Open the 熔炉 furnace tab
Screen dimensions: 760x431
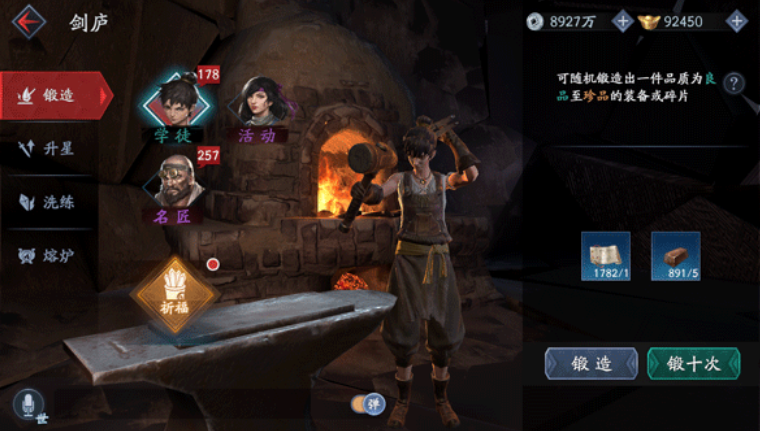pyautogui.click(x=55, y=256)
